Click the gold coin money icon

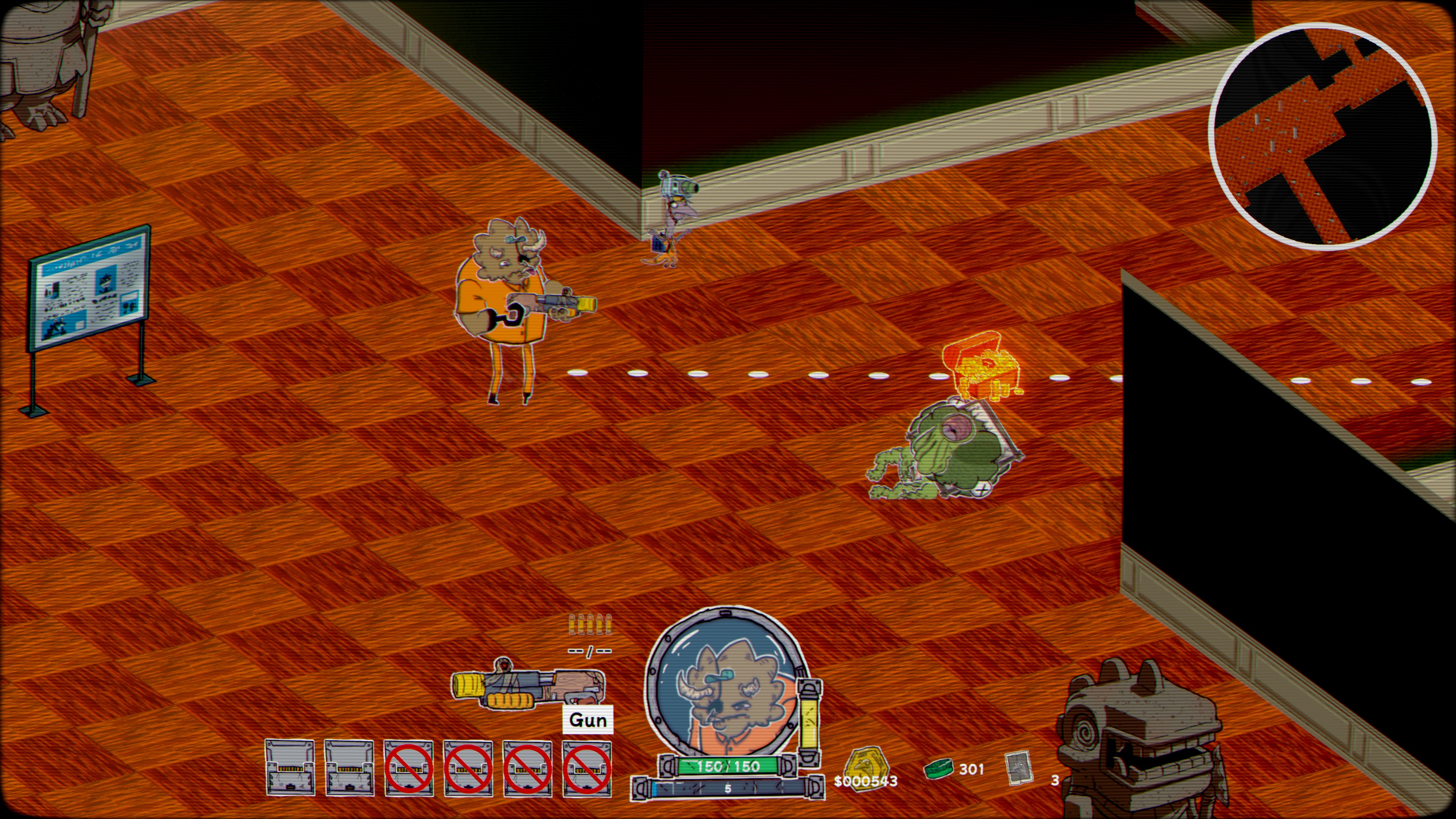point(865,766)
